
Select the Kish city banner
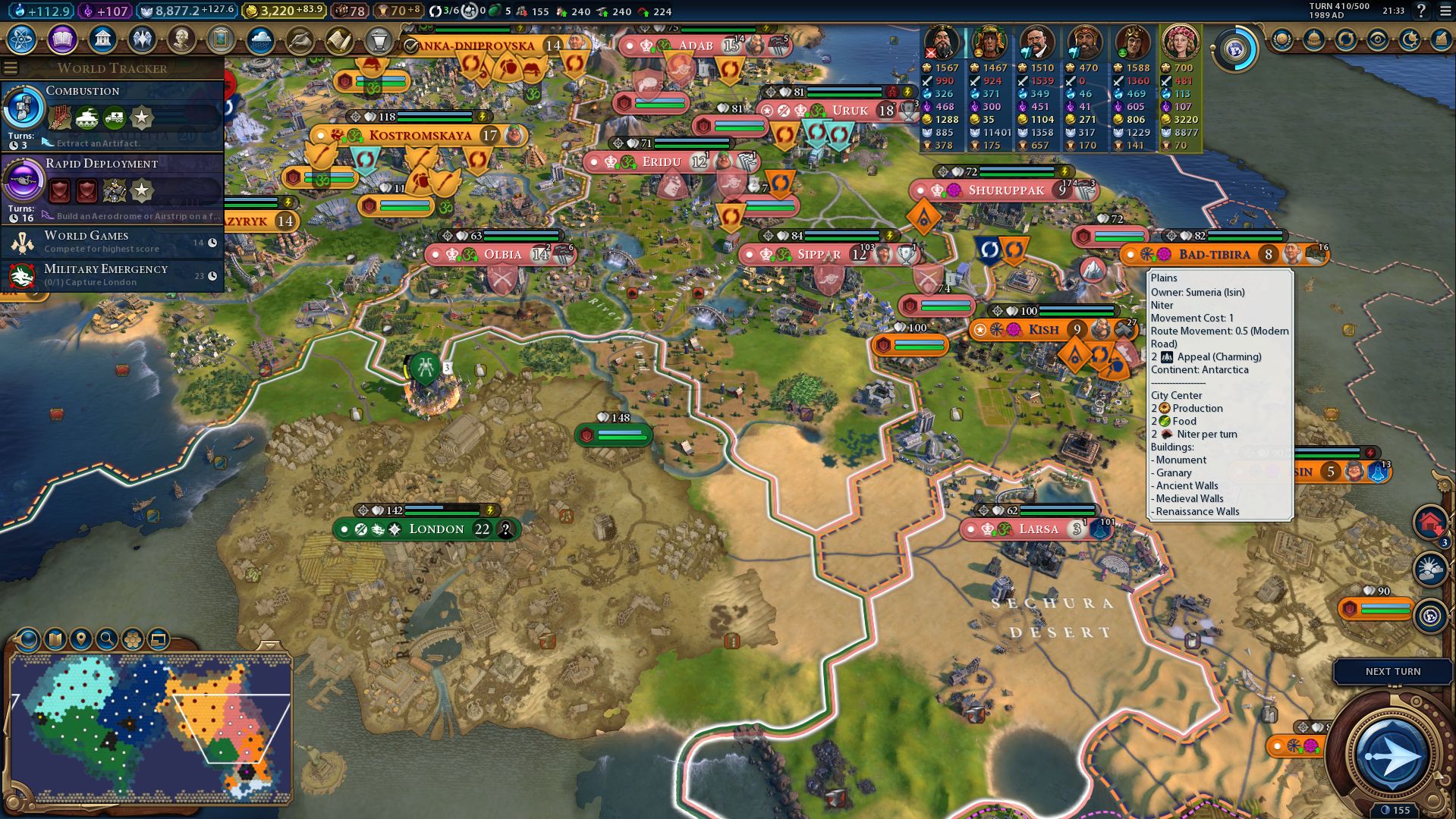click(1043, 330)
